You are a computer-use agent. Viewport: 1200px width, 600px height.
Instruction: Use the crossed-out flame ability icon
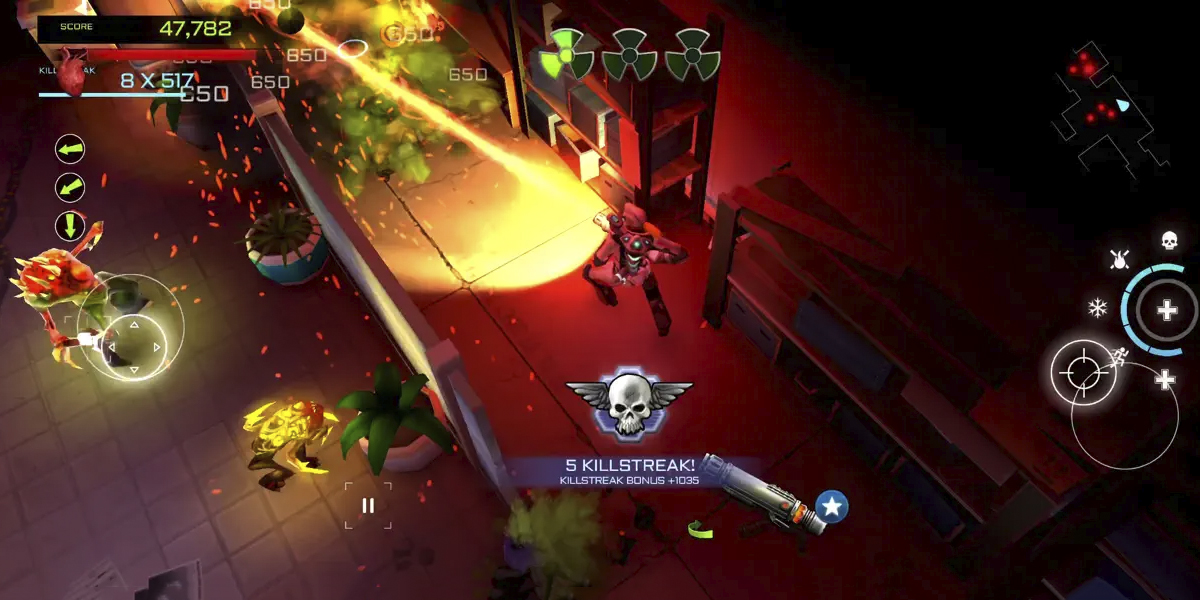[x=1119, y=260]
